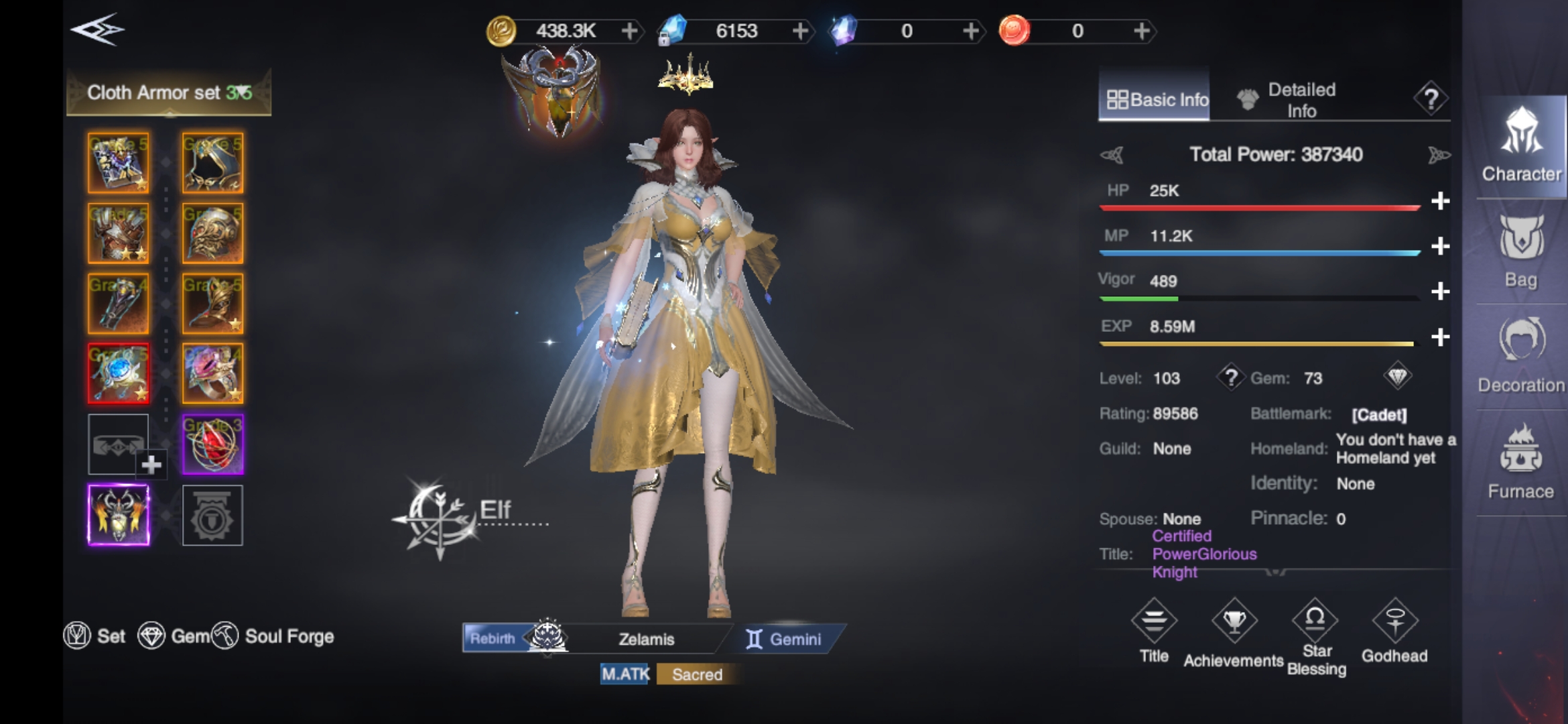Select the blue gem necklace slot
1568x724 pixels.
(x=119, y=373)
